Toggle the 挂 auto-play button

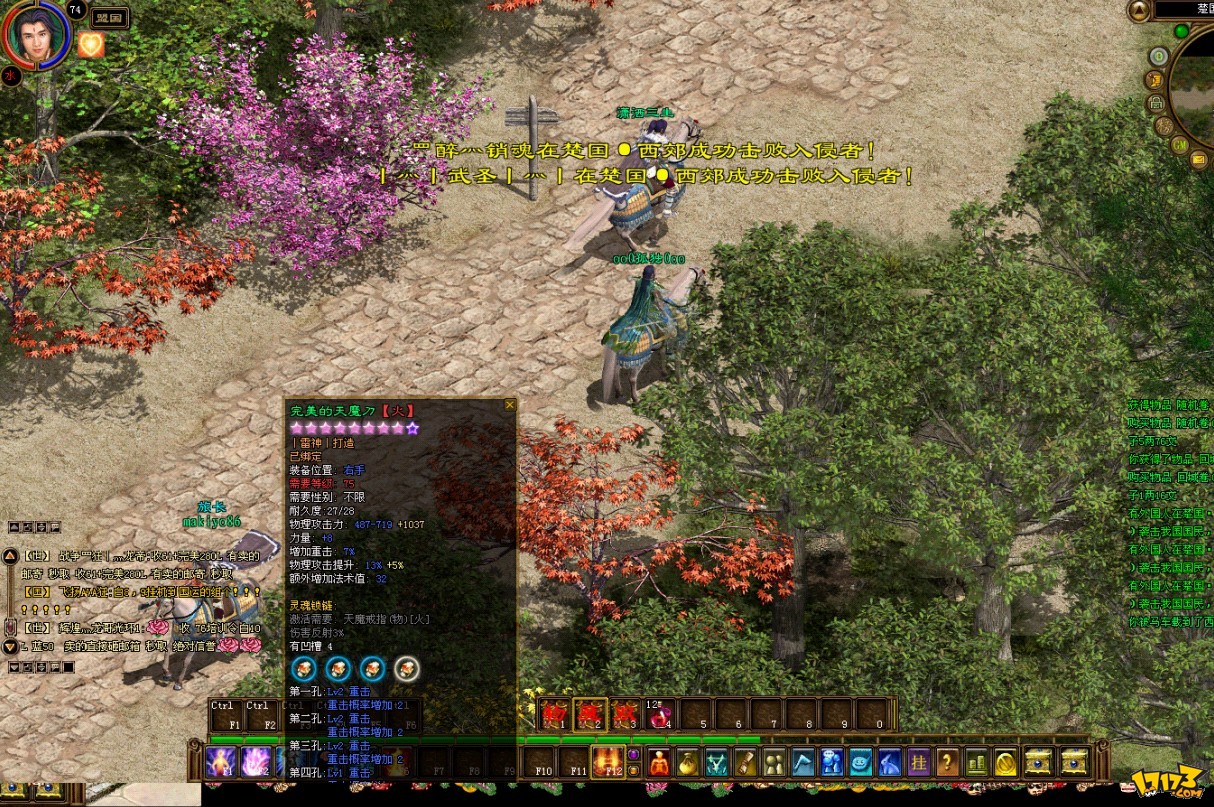pyautogui.click(x=919, y=763)
